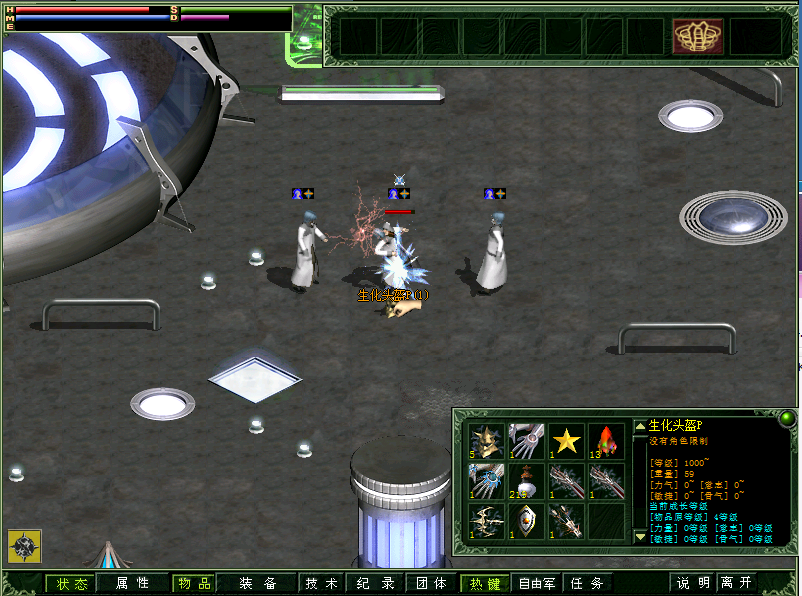Image resolution: width=802 pixels, height=596 pixels.
Task: Open the 技术 skills menu
Action: [x=321, y=583]
